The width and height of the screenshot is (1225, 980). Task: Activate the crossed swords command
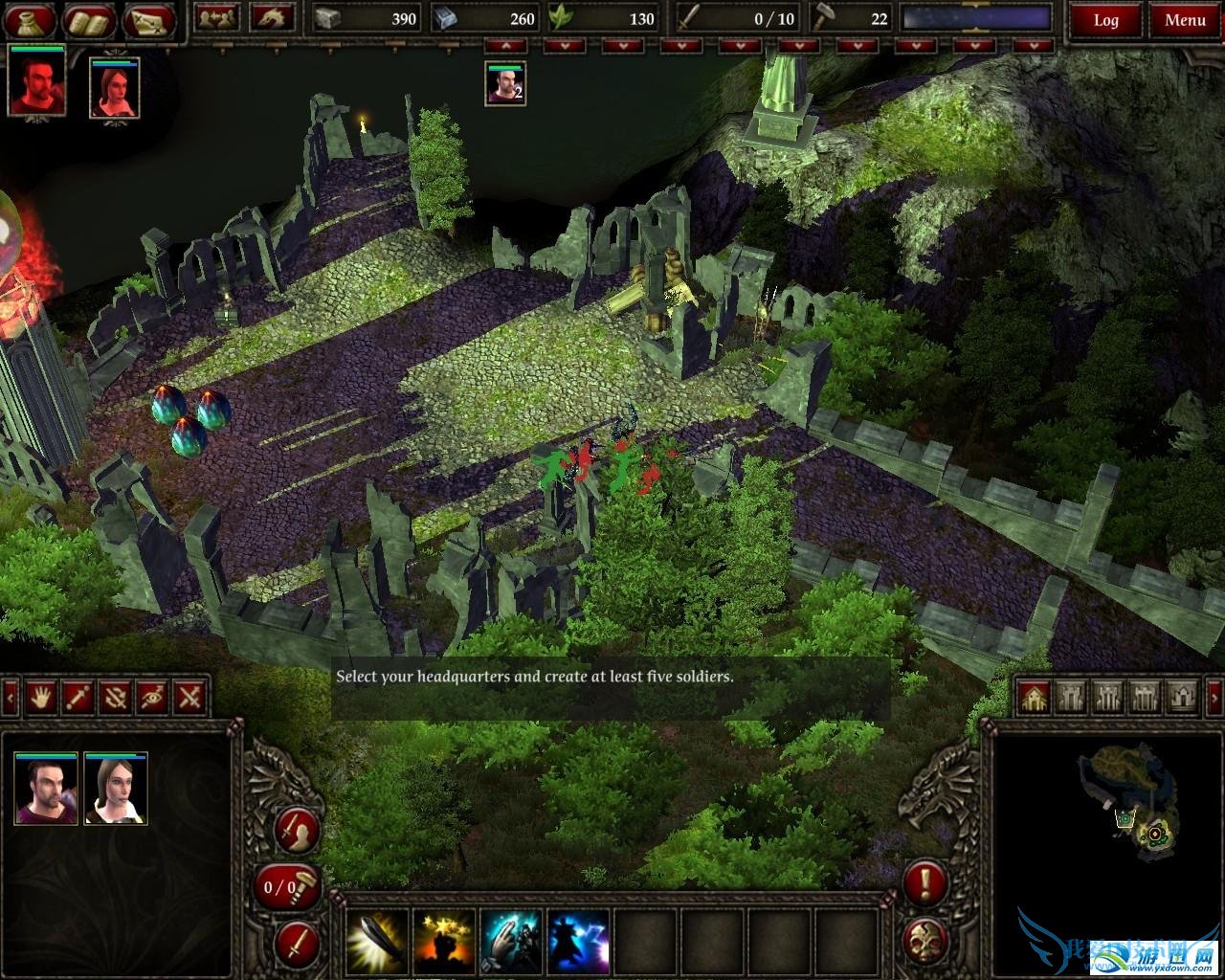pyautogui.click(x=191, y=697)
